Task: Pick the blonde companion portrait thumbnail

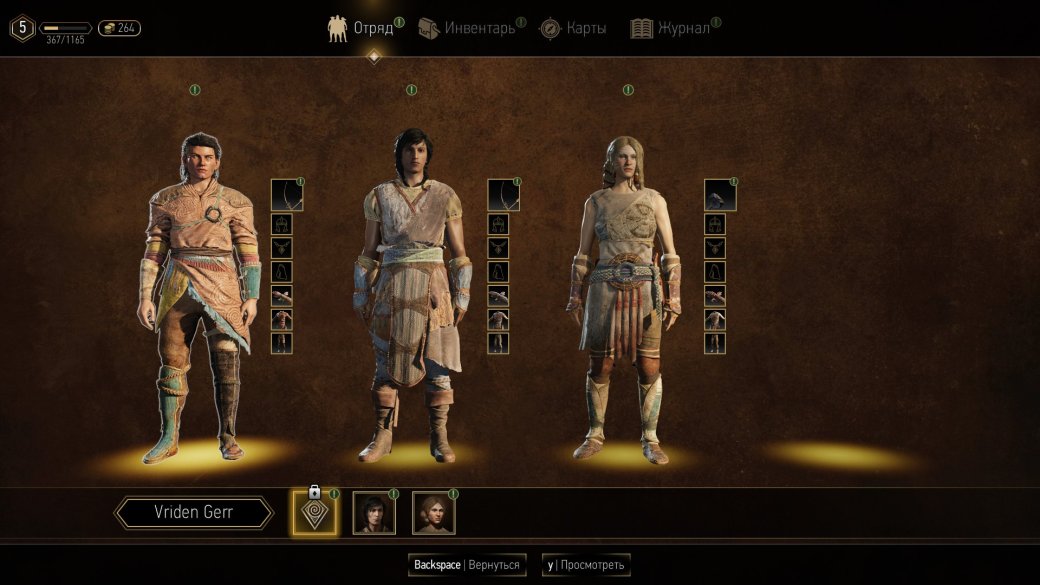Action: coord(434,513)
